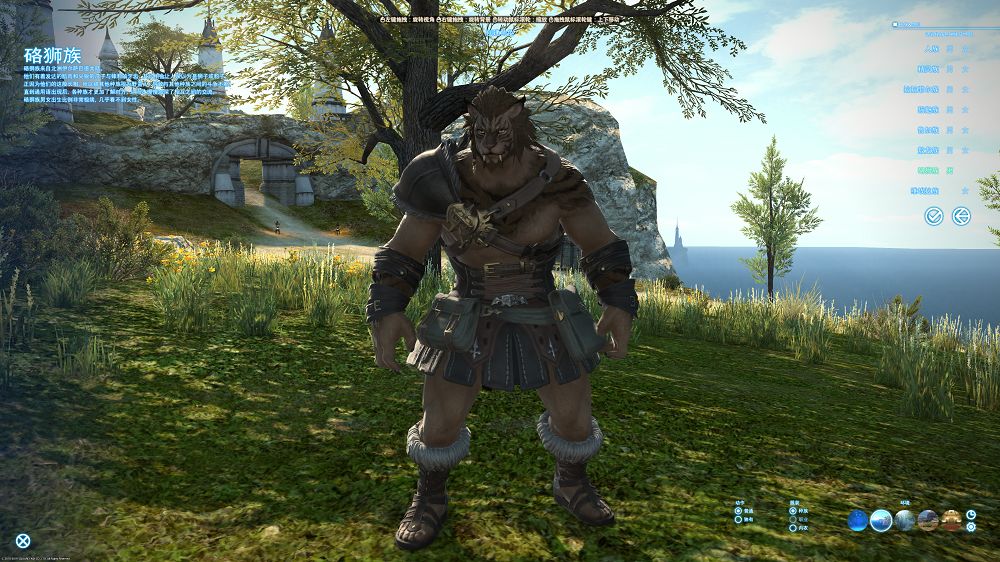Set action to 普通 (normal)
The image size is (1000, 562).
tap(738, 510)
